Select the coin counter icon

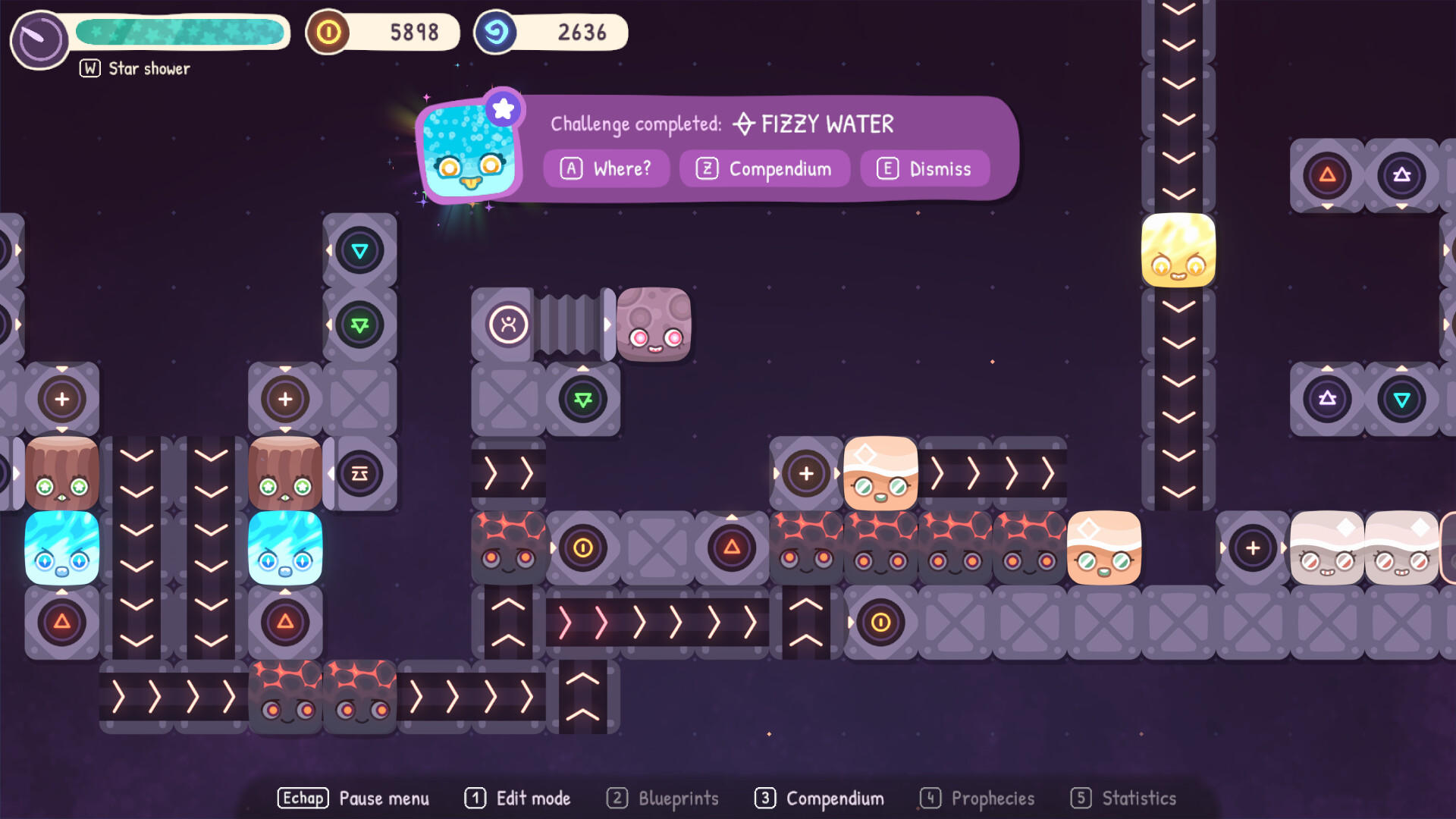tap(328, 32)
